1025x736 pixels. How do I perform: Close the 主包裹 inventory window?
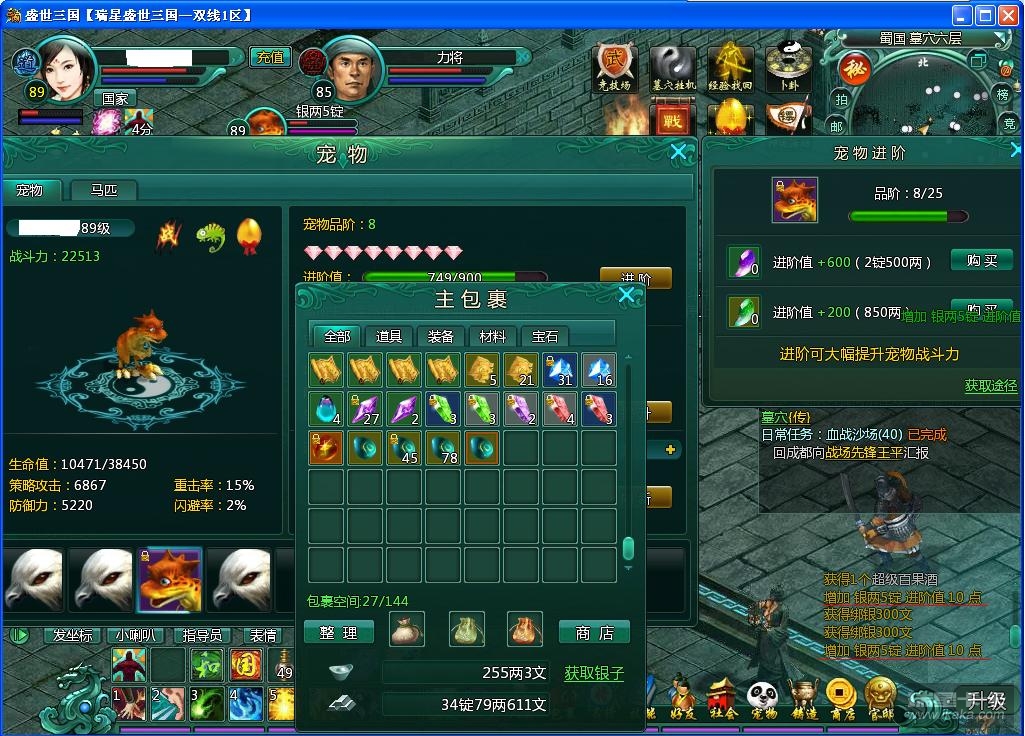coord(626,295)
